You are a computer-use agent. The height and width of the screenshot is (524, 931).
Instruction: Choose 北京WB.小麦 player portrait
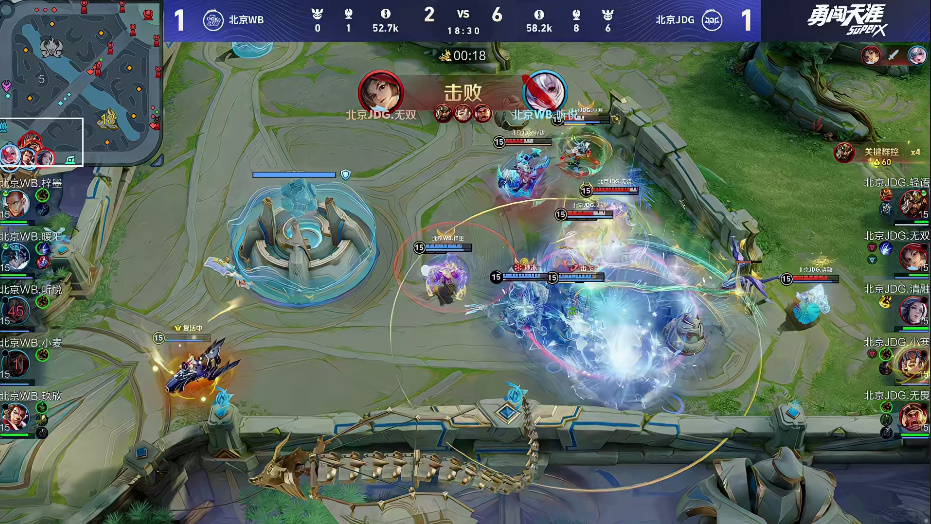click(15, 363)
